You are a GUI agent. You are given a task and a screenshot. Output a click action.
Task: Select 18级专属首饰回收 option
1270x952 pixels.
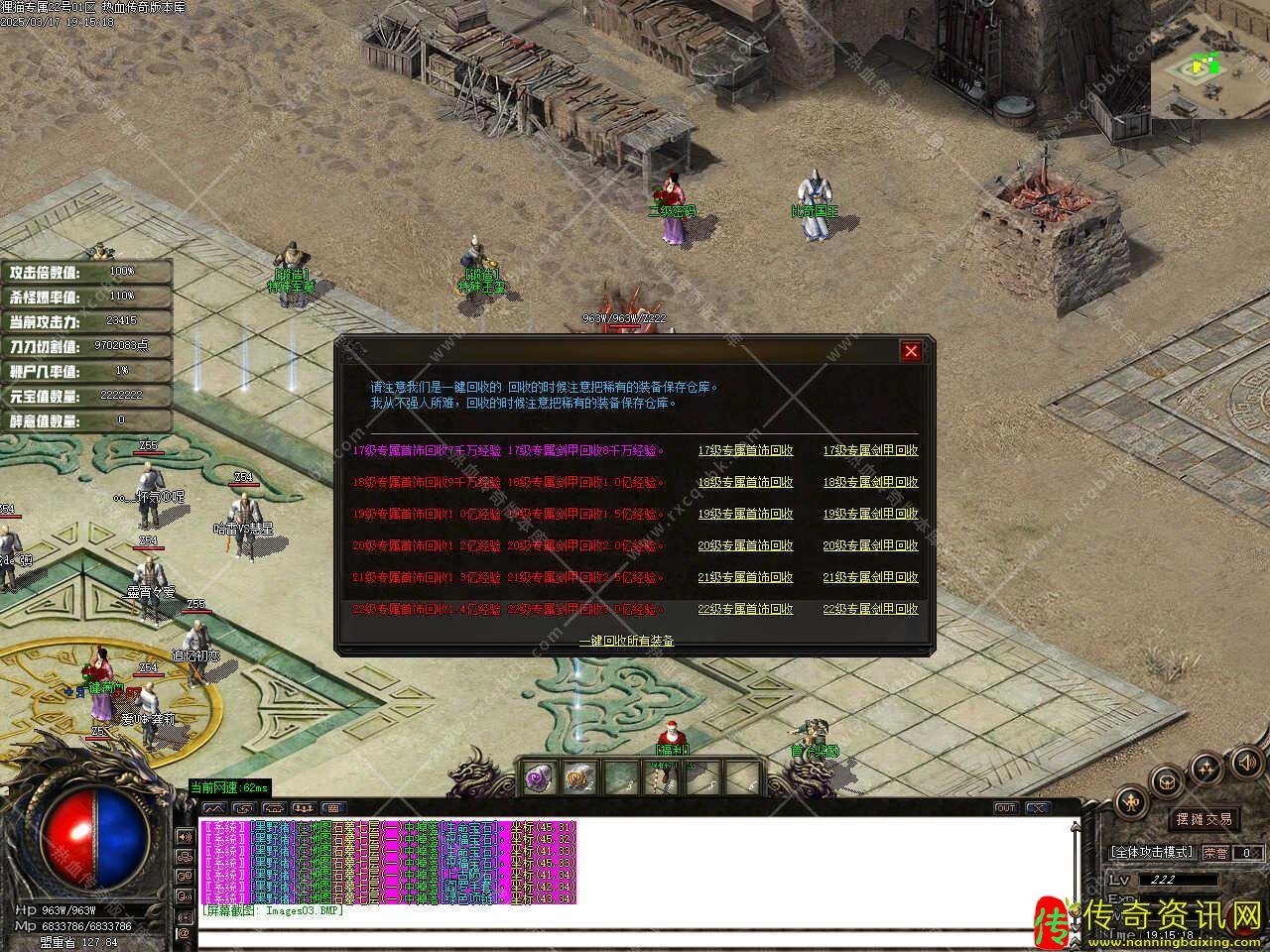tap(745, 482)
